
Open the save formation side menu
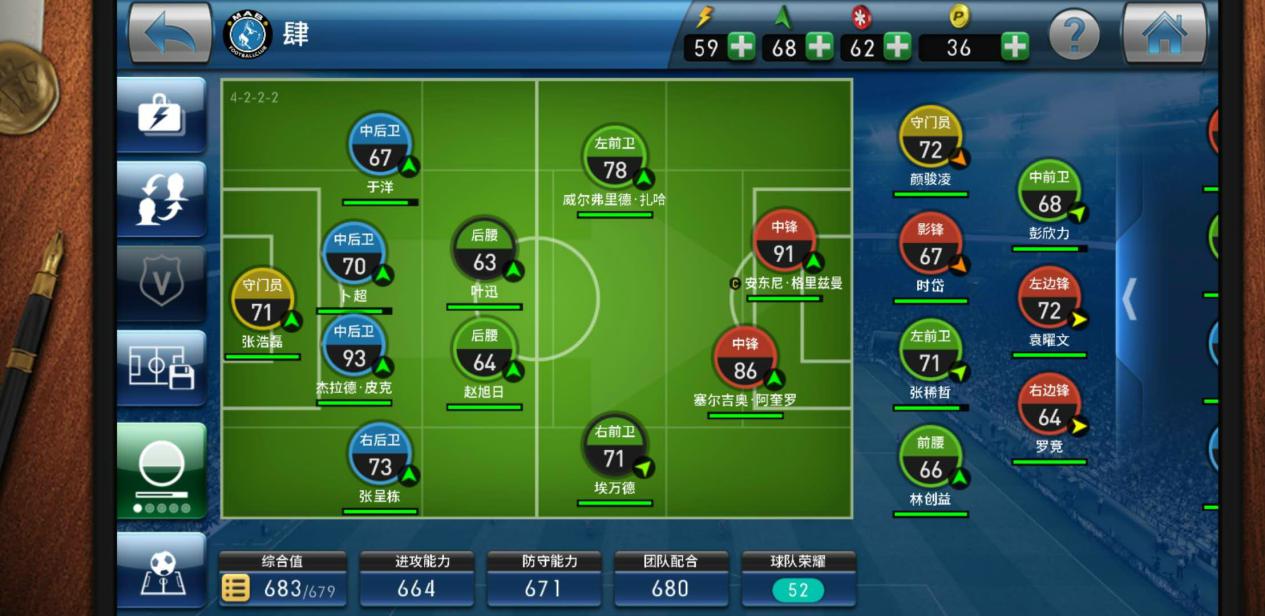click(x=161, y=368)
